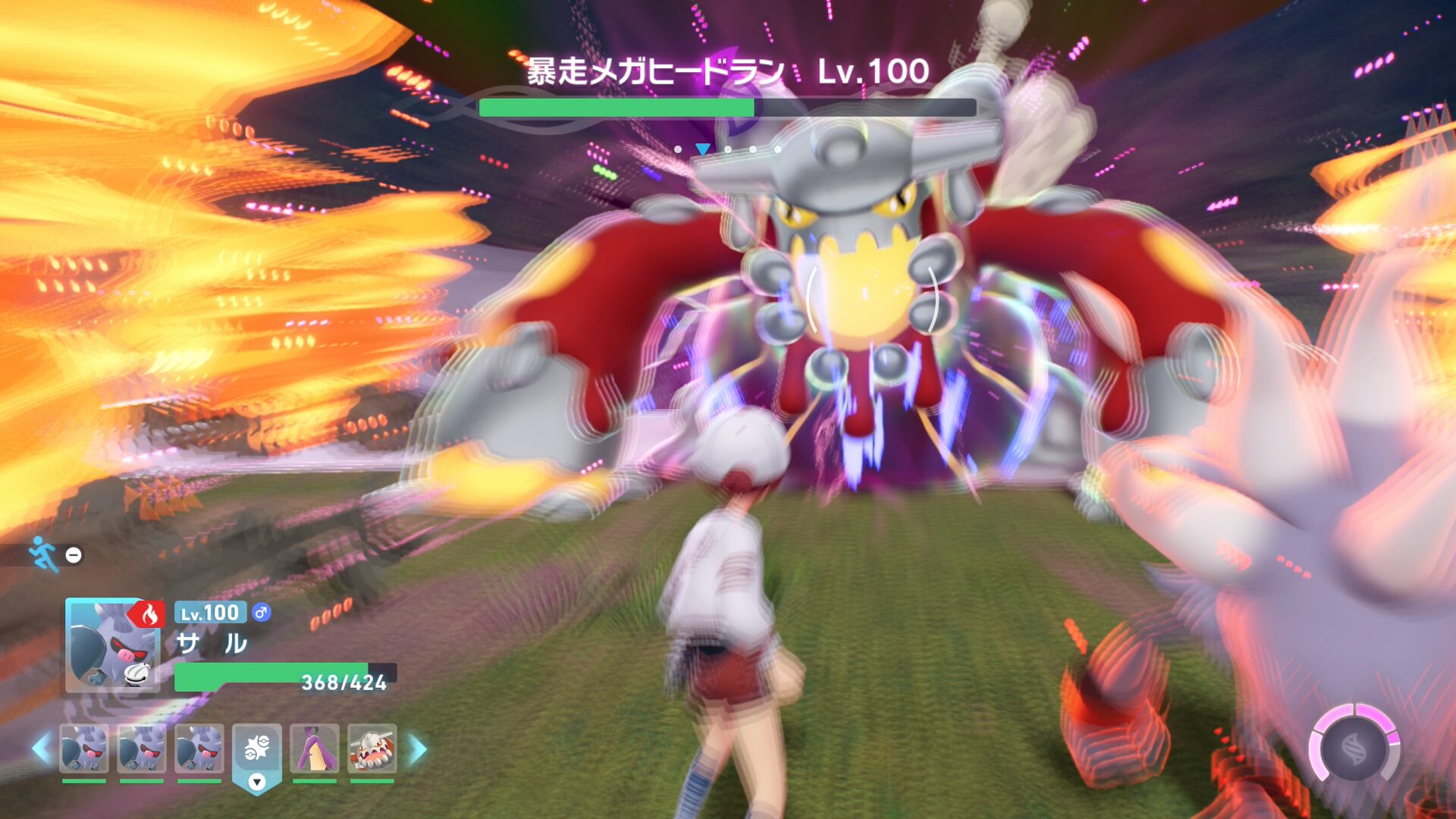Click the right party scroll arrow
This screenshot has width=1456, height=819.
(418, 748)
